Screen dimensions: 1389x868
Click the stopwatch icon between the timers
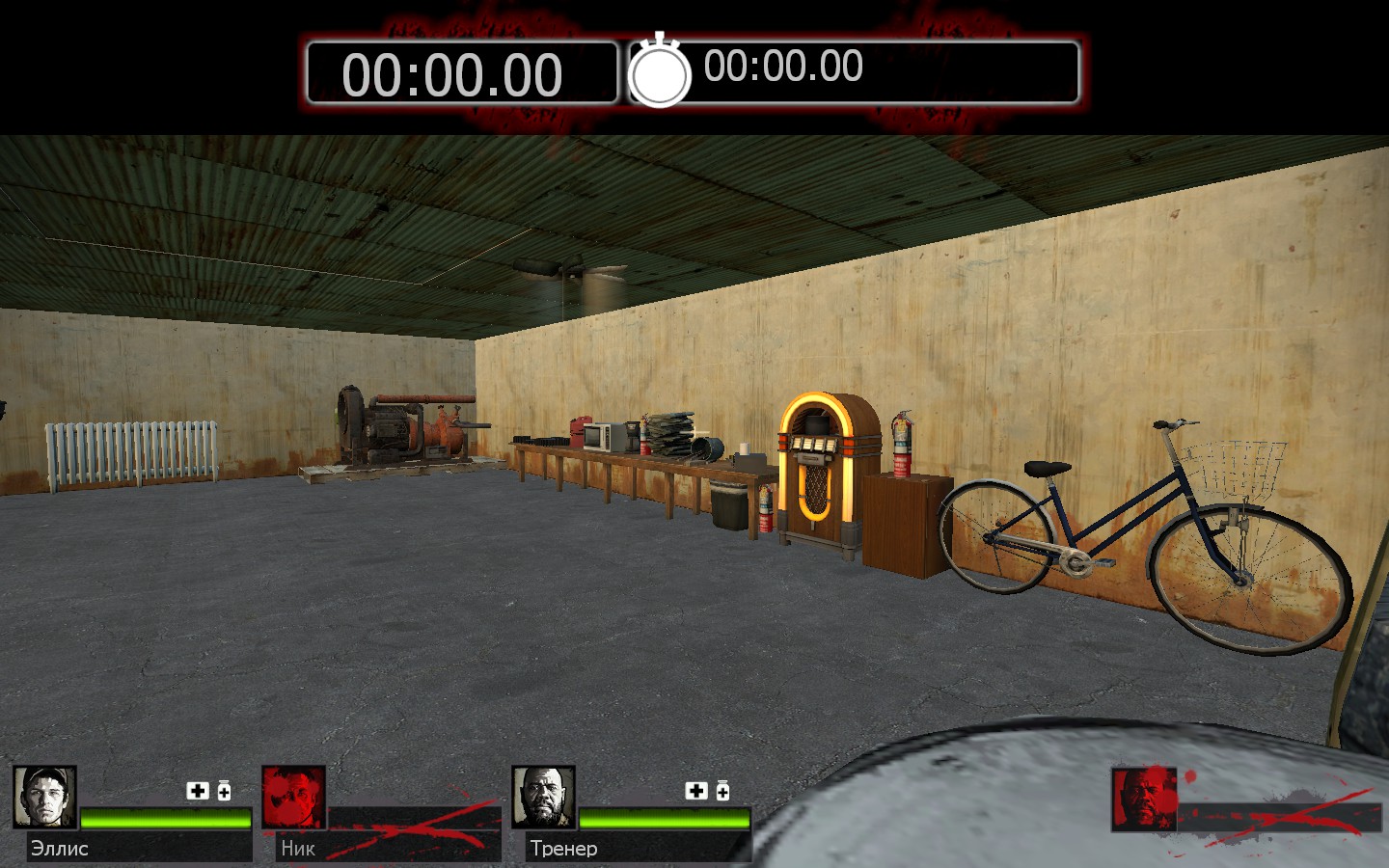pos(660,72)
